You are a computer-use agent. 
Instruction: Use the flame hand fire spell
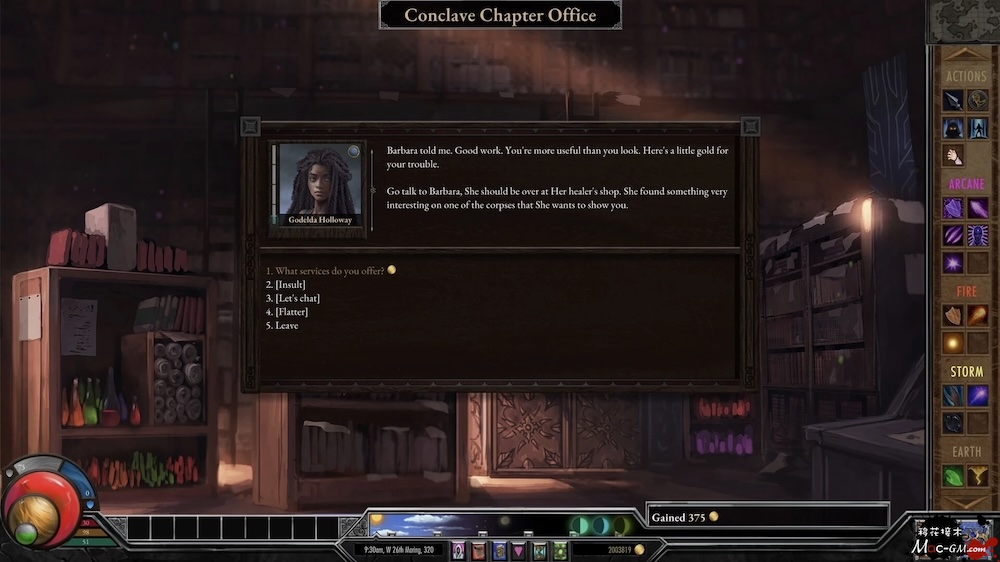tap(953, 316)
